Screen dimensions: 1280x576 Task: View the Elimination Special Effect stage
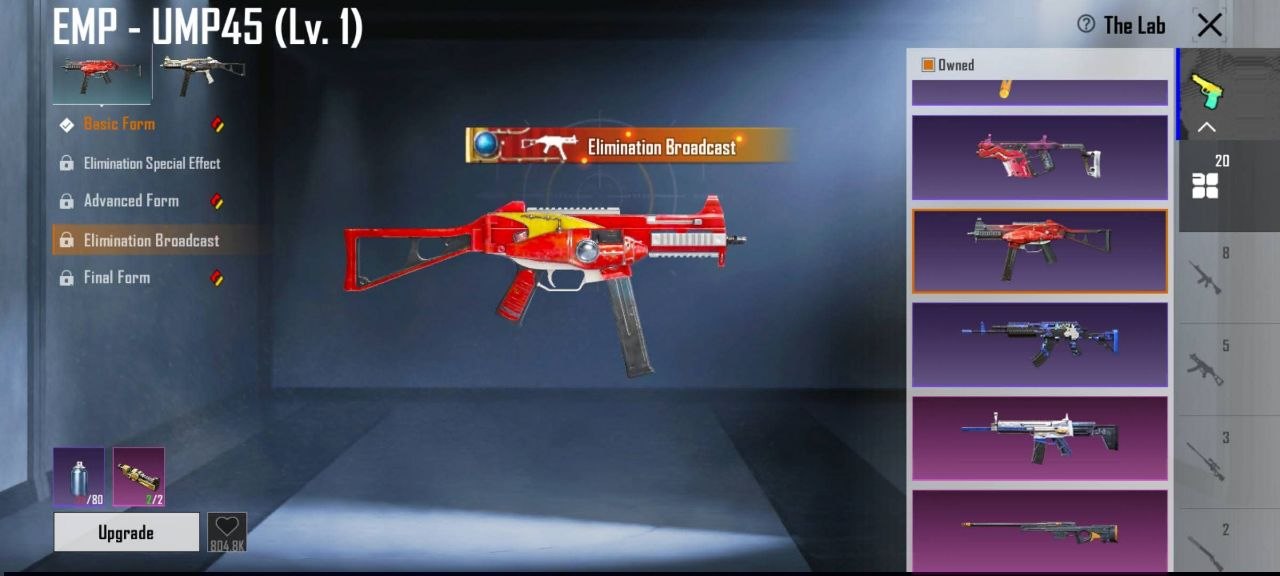click(x=151, y=163)
